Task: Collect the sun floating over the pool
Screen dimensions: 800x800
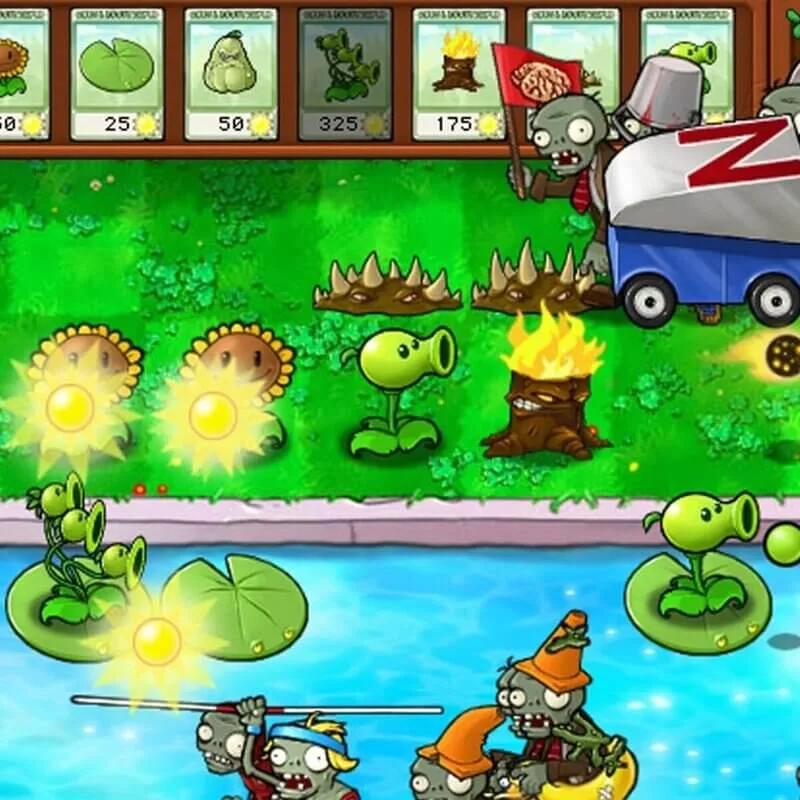Action: coord(157,641)
